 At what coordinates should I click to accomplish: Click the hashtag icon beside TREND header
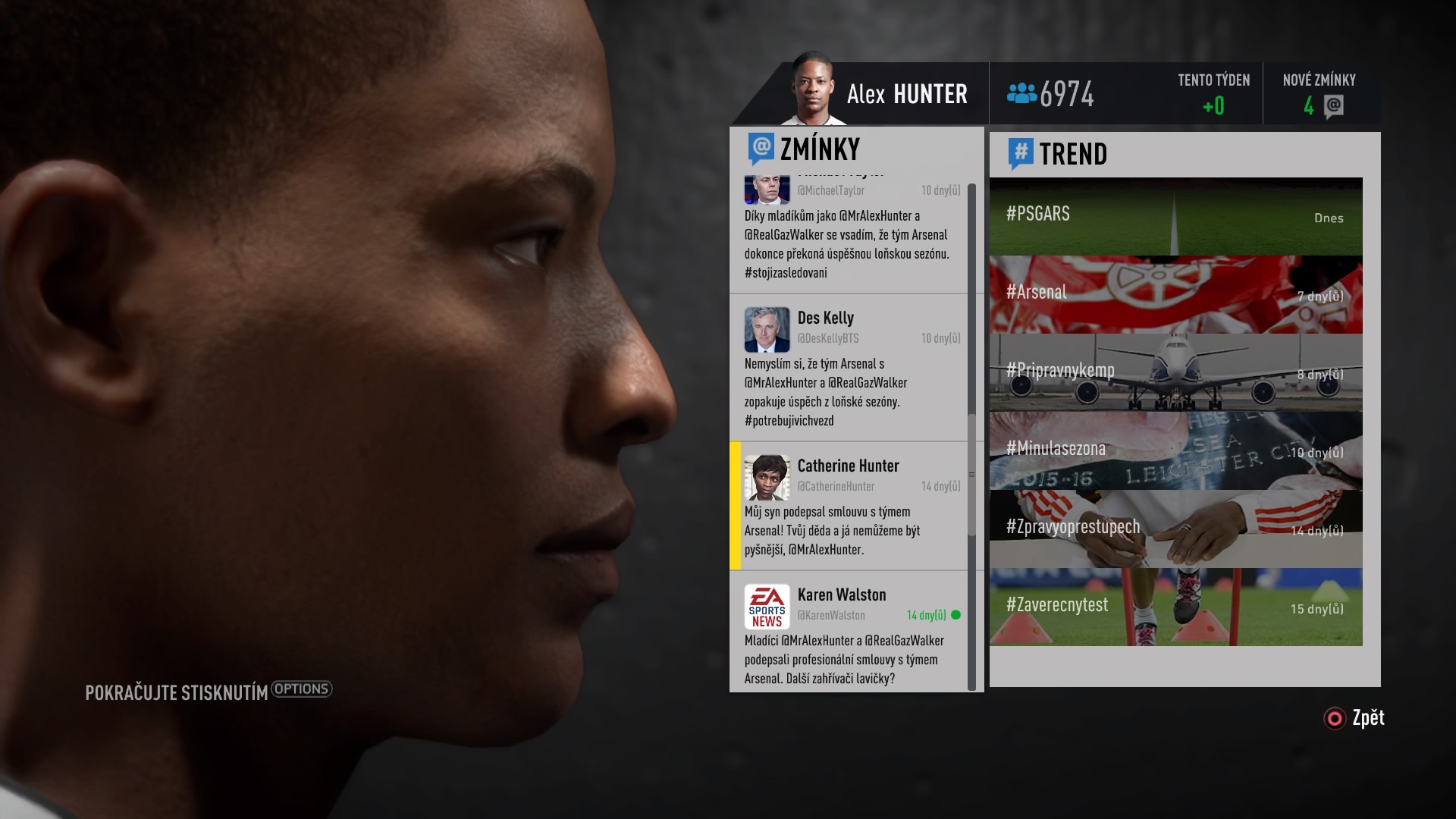point(1020,152)
